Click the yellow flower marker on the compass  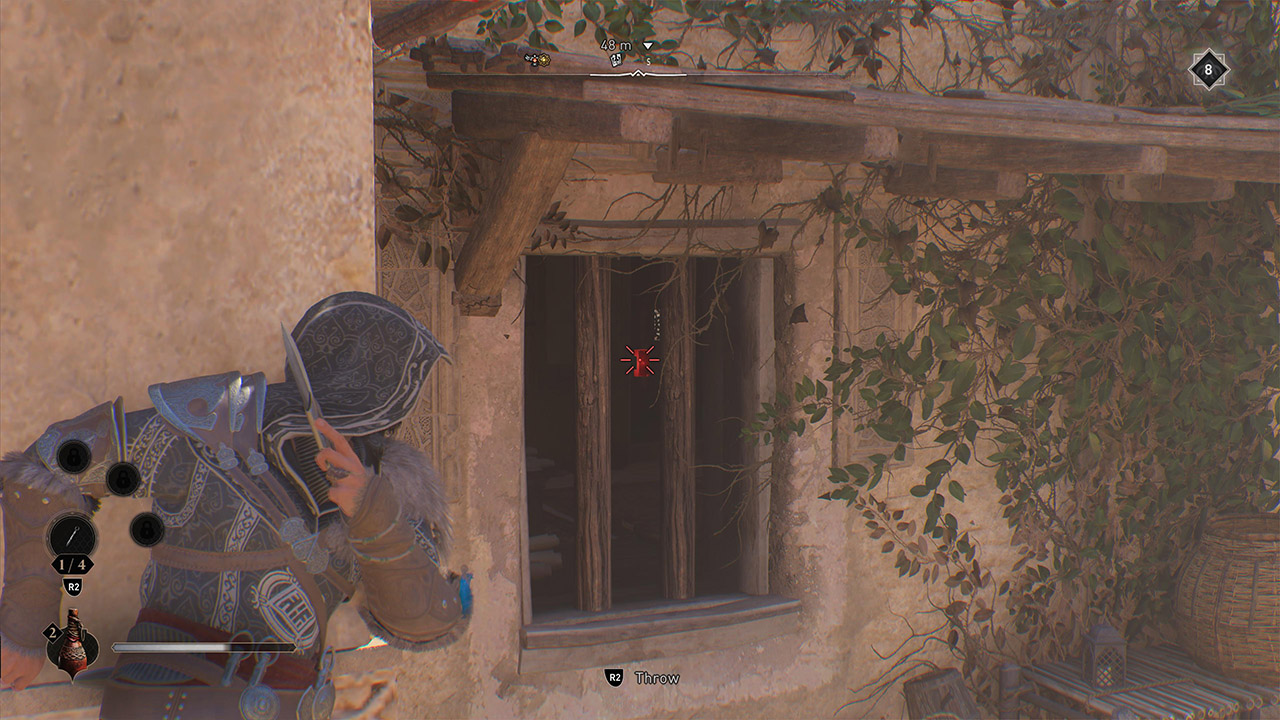click(545, 62)
